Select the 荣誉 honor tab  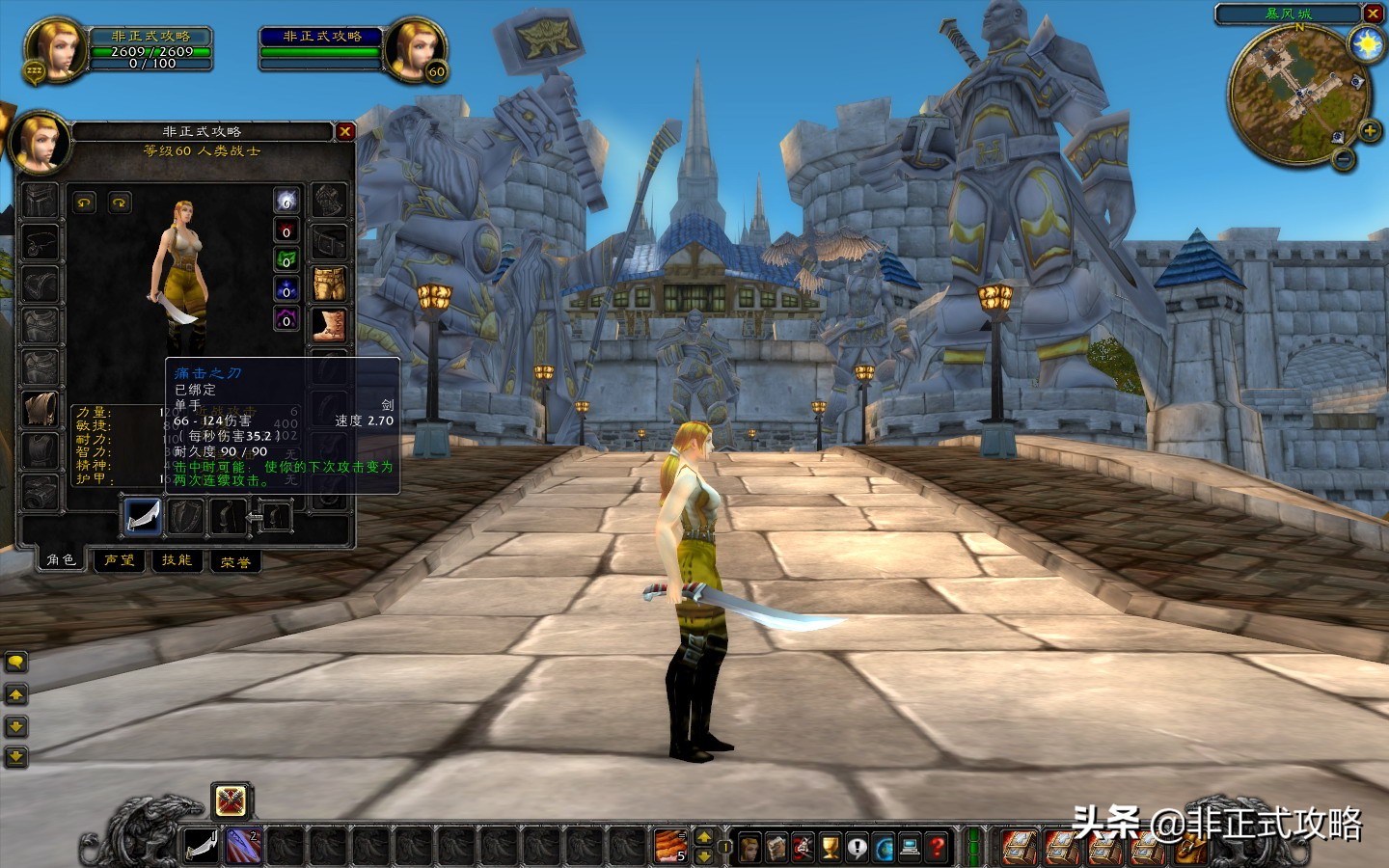(x=235, y=561)
